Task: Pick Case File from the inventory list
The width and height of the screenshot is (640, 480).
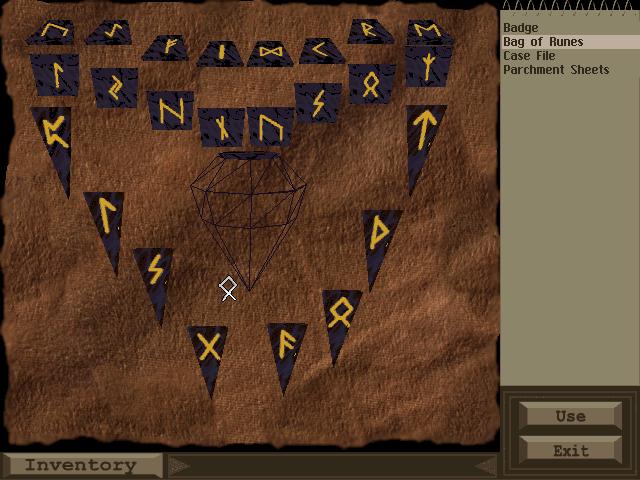Action: (529, 56)
